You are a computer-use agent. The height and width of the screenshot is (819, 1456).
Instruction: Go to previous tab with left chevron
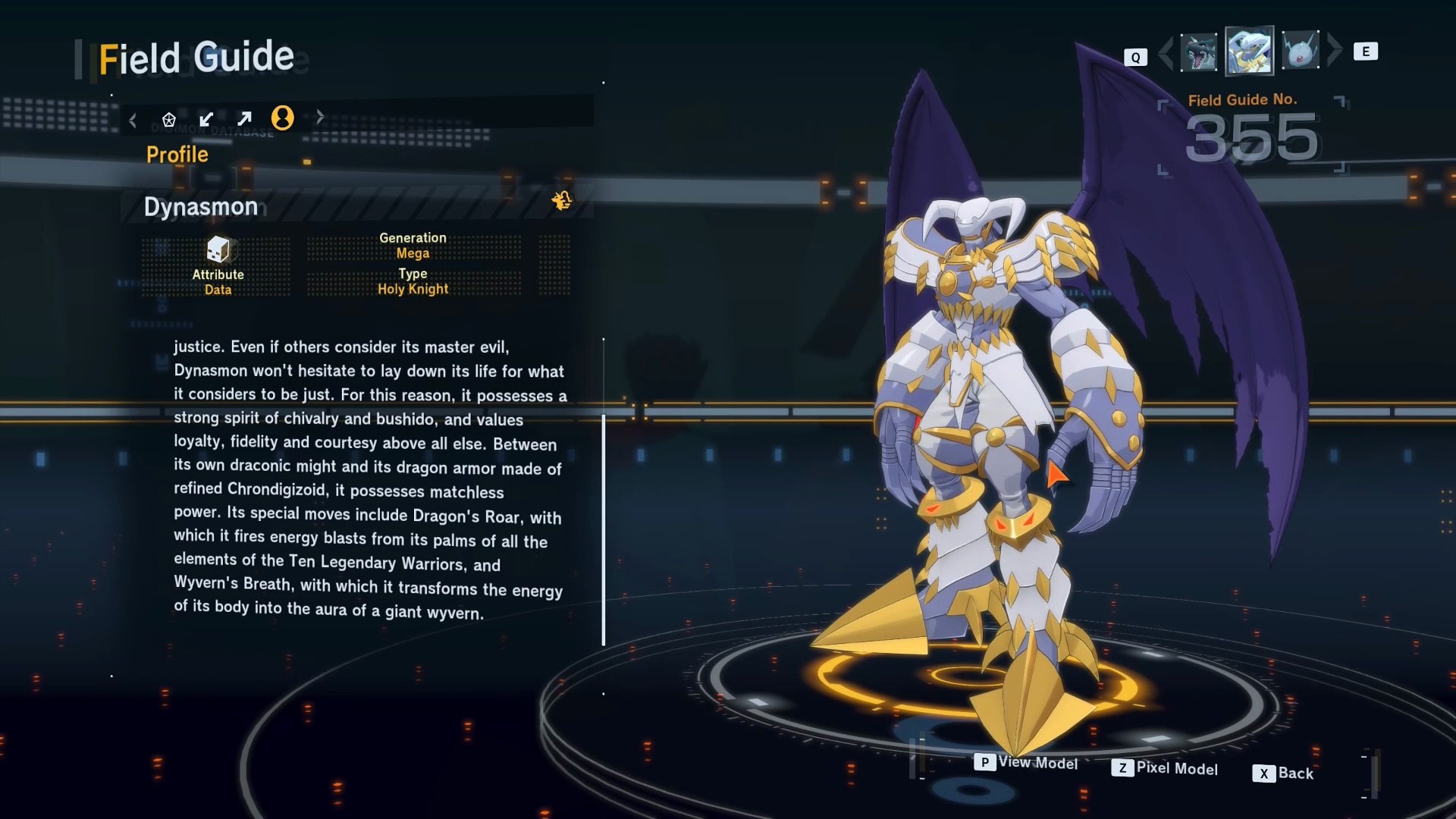tap(133, 120)
